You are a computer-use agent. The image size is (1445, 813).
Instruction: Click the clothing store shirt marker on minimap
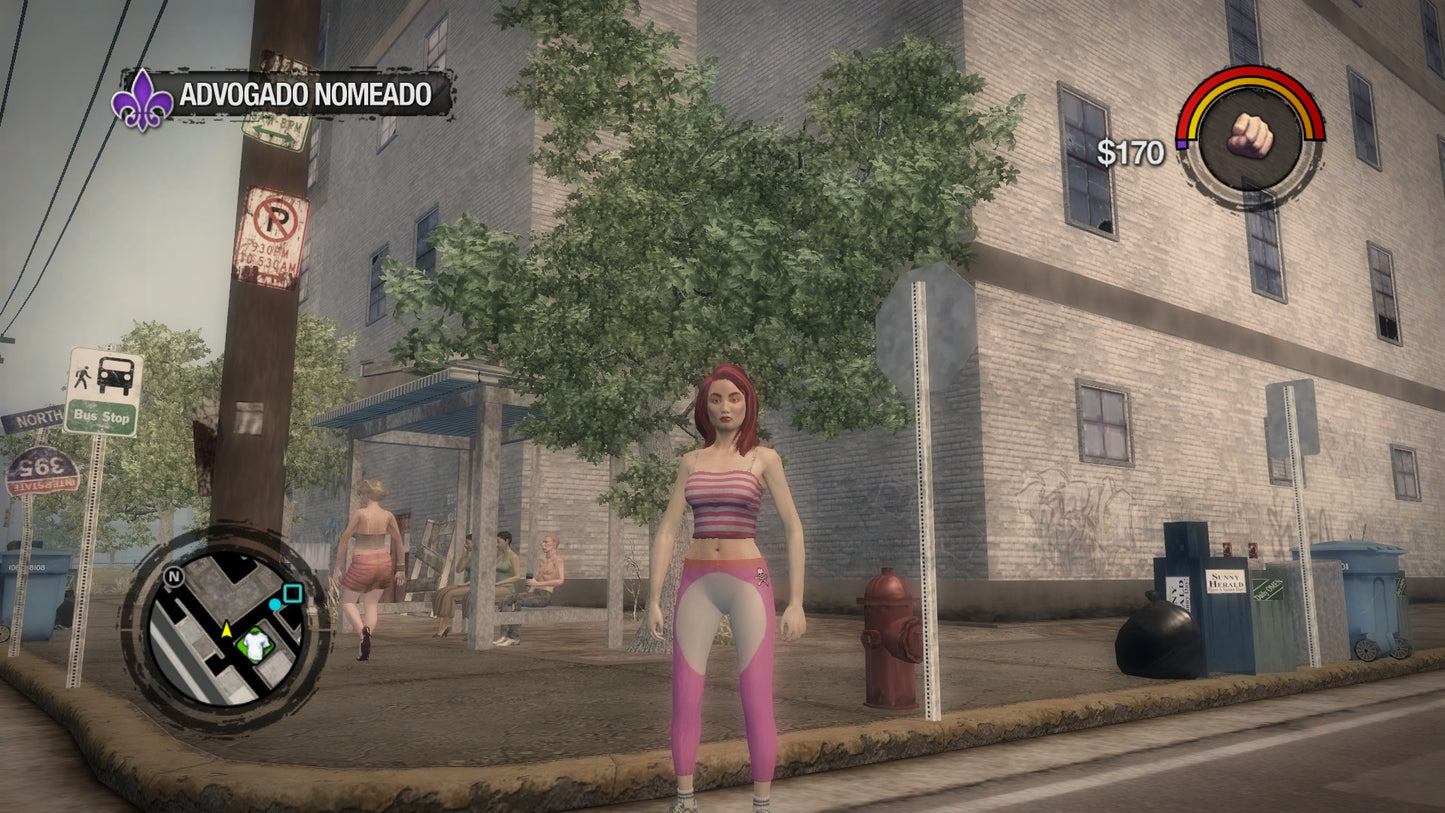(x=256, y=646)
